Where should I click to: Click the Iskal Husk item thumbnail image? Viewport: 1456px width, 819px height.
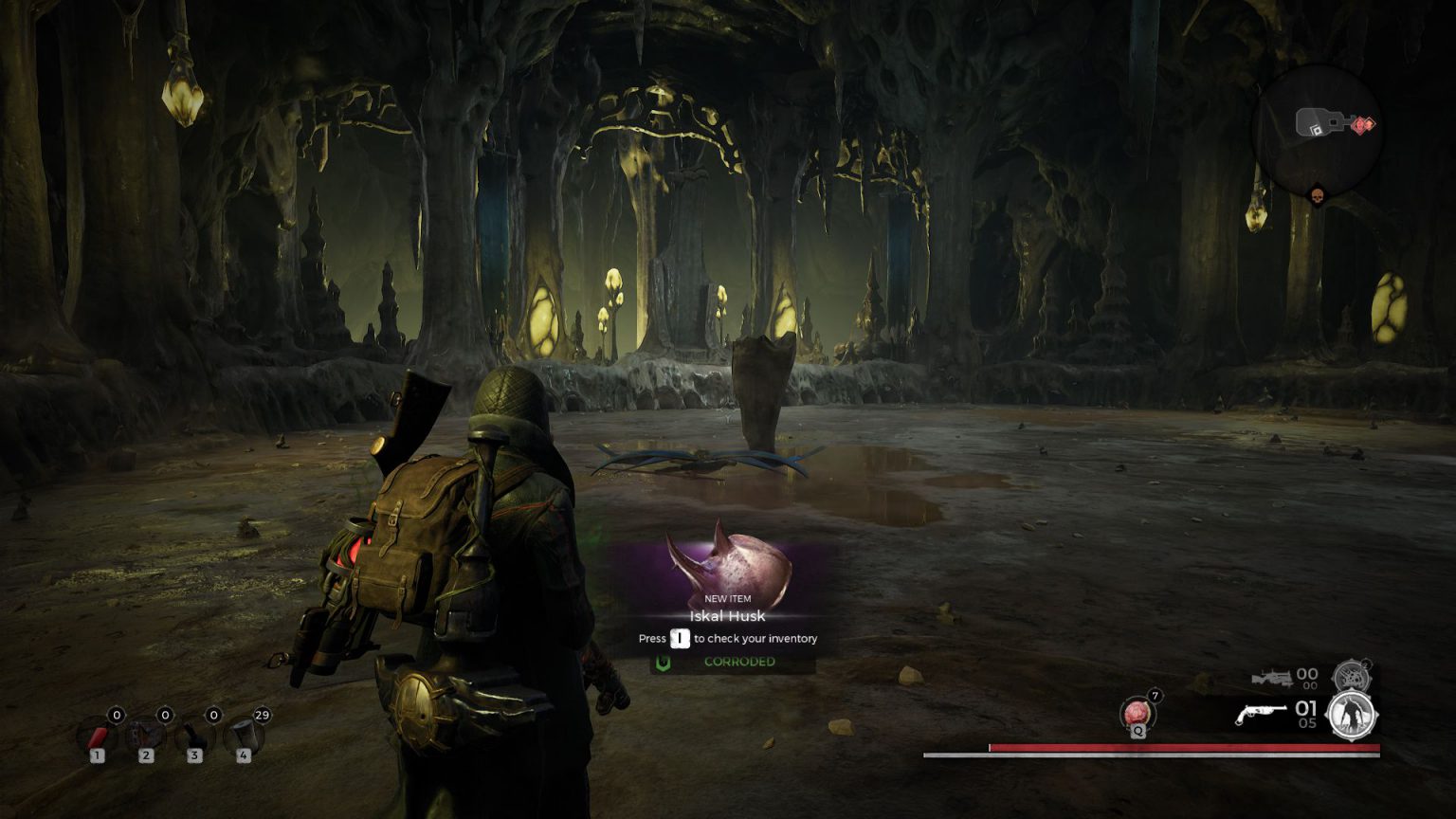click(730, 564)
